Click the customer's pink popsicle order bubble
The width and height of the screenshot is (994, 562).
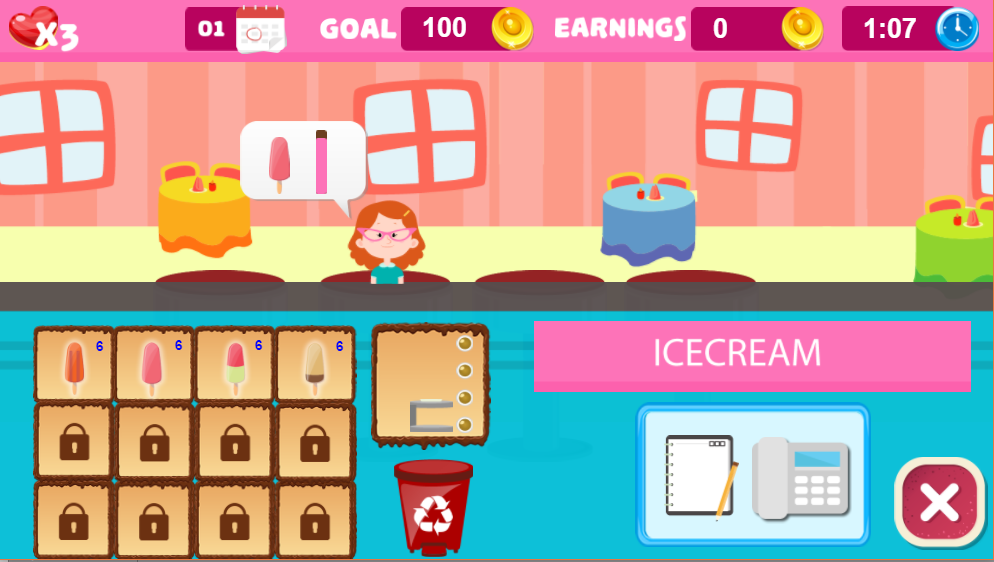[302, 161]
